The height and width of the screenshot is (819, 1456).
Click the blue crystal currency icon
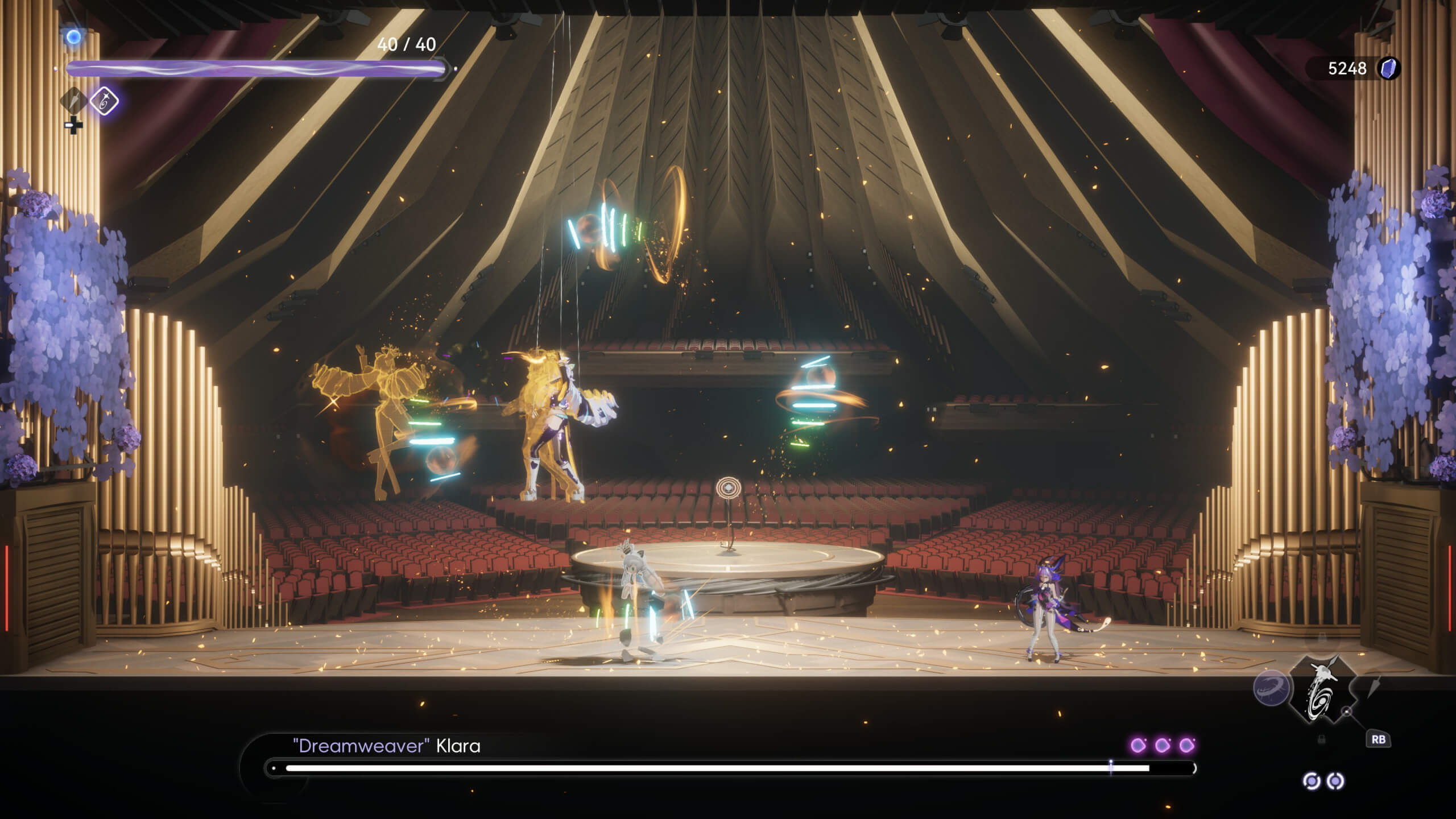1388,69
